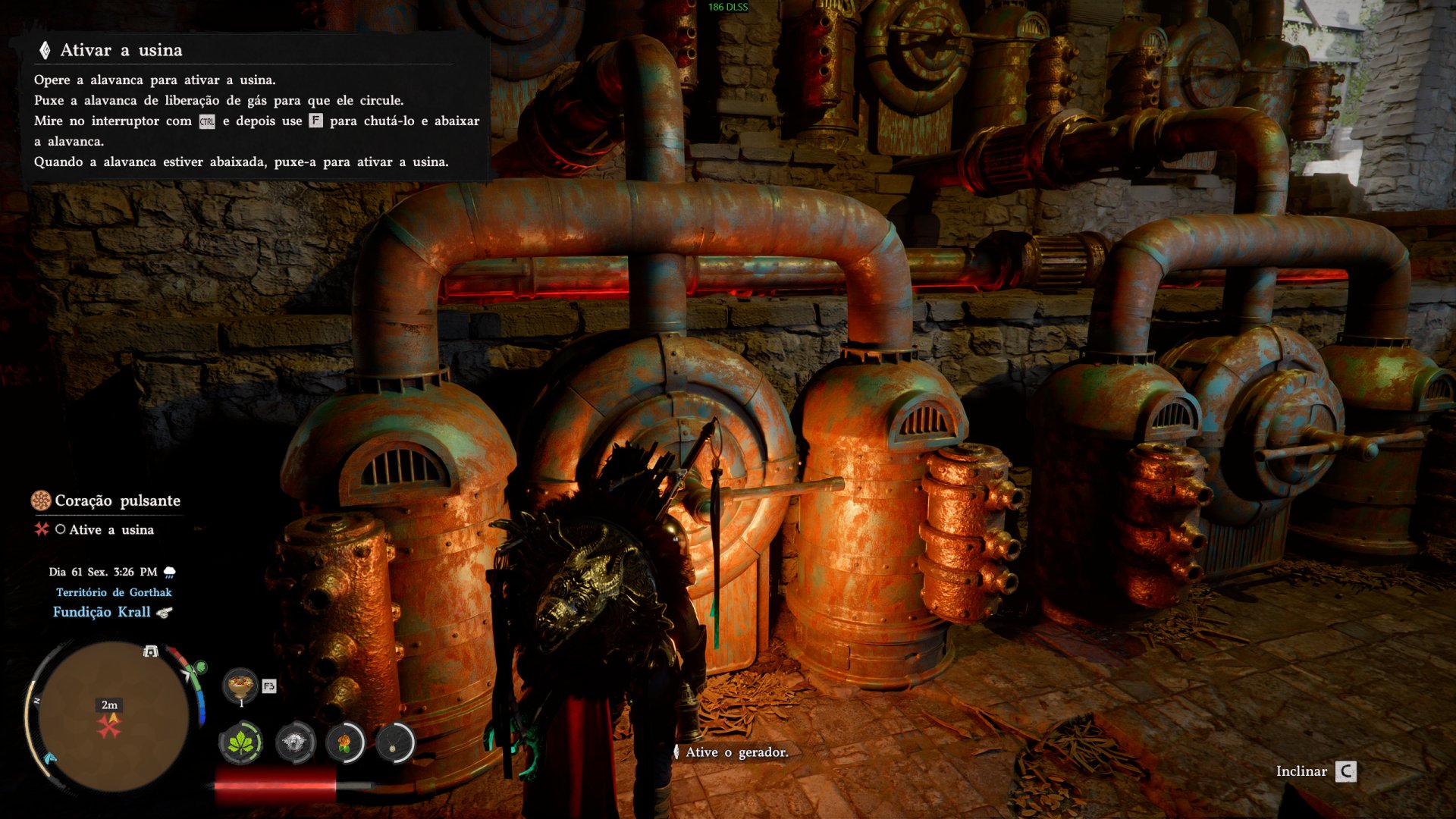Activate the green leaf skill icon

tap(241, 742)
